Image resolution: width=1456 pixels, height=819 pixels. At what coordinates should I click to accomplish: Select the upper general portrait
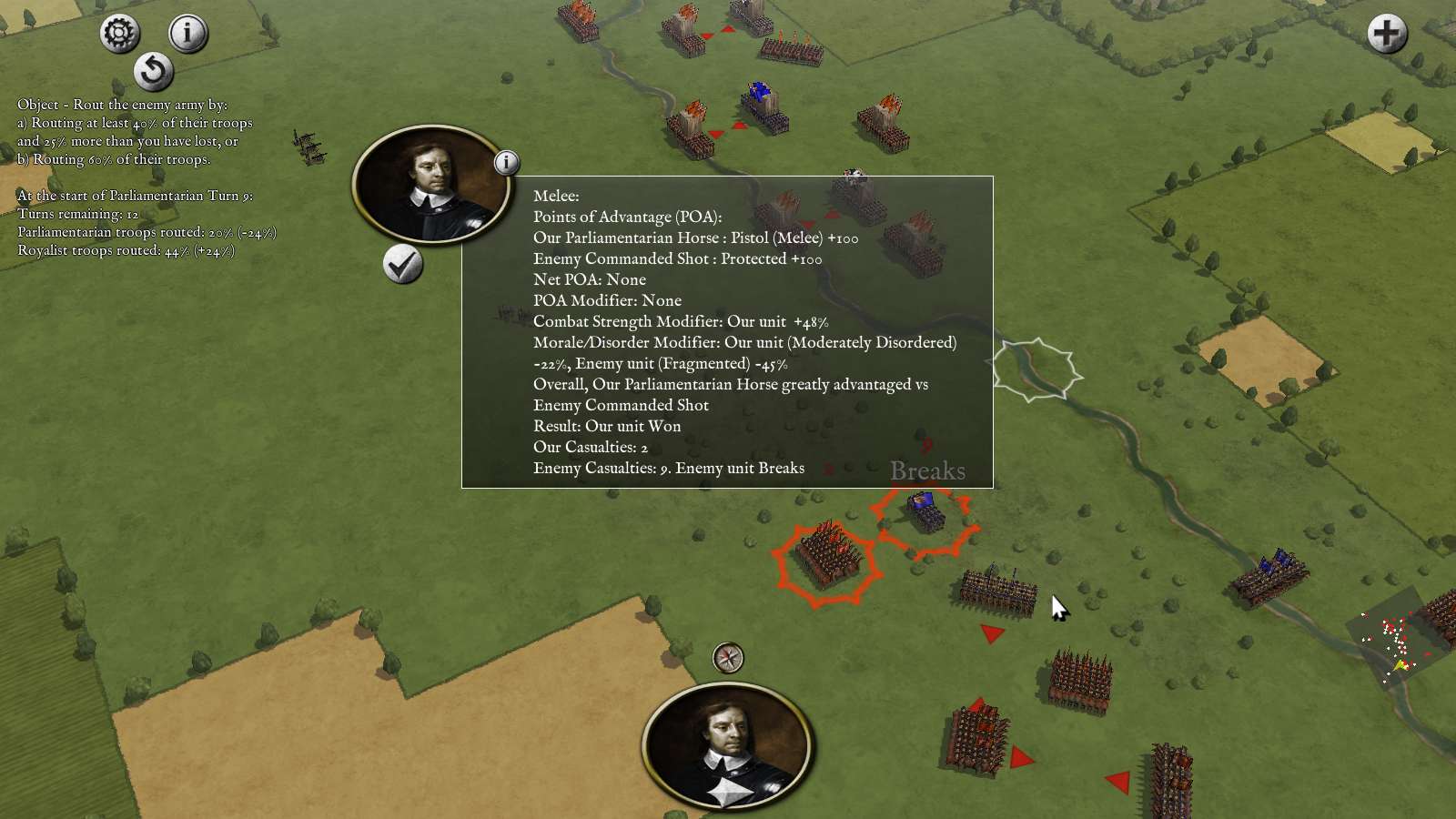coord(430,185)
